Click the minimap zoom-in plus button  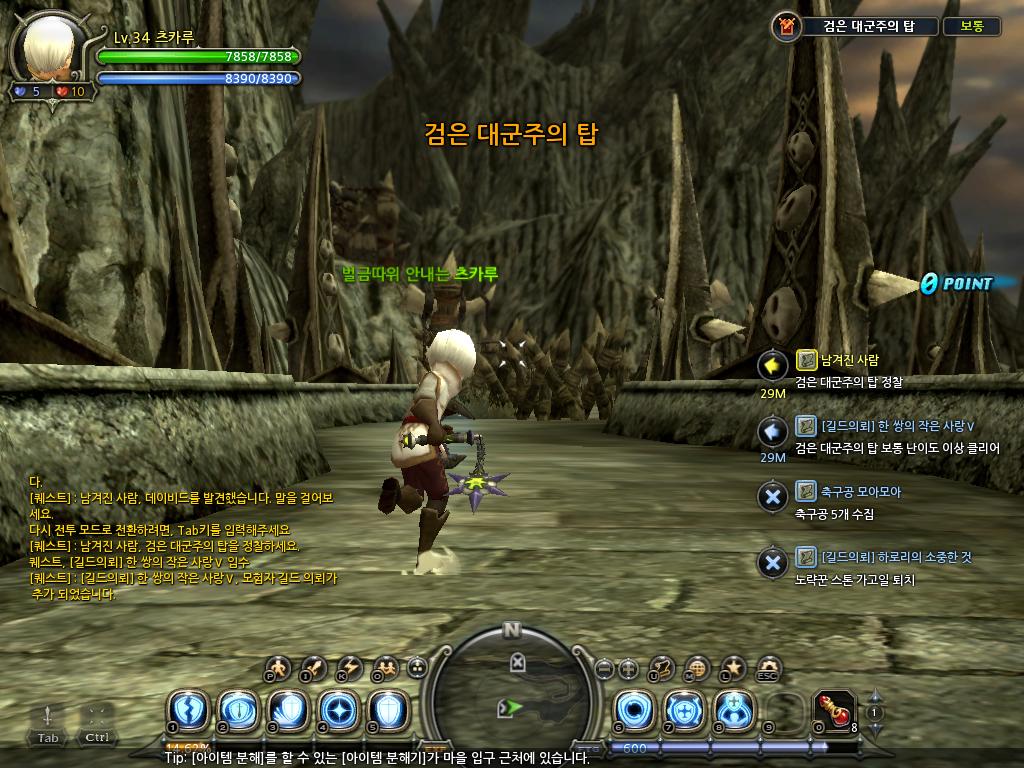pos(628,668)
